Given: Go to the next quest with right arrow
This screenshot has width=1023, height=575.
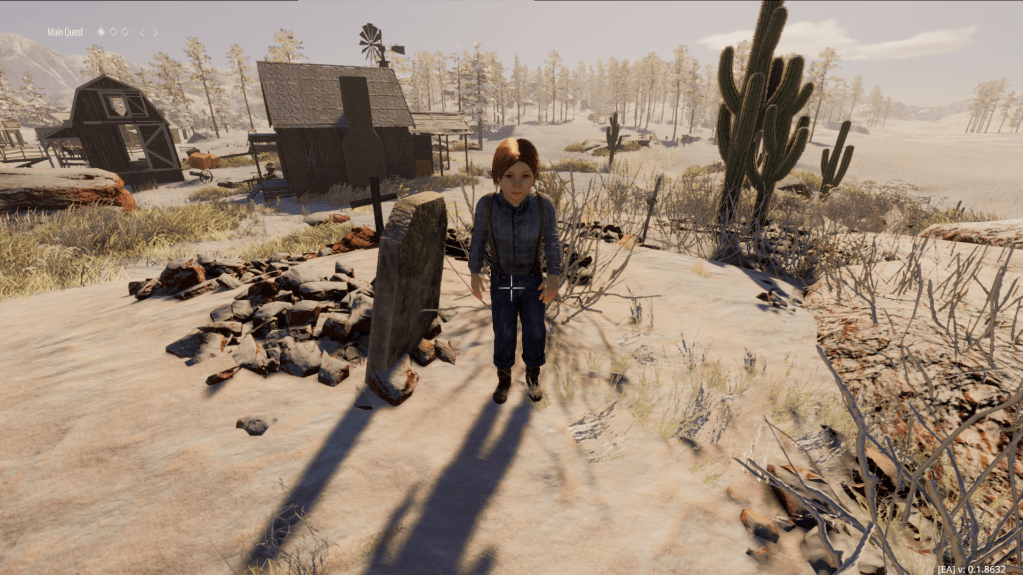Looking at the screenshot, I should (x=155, y=32).
